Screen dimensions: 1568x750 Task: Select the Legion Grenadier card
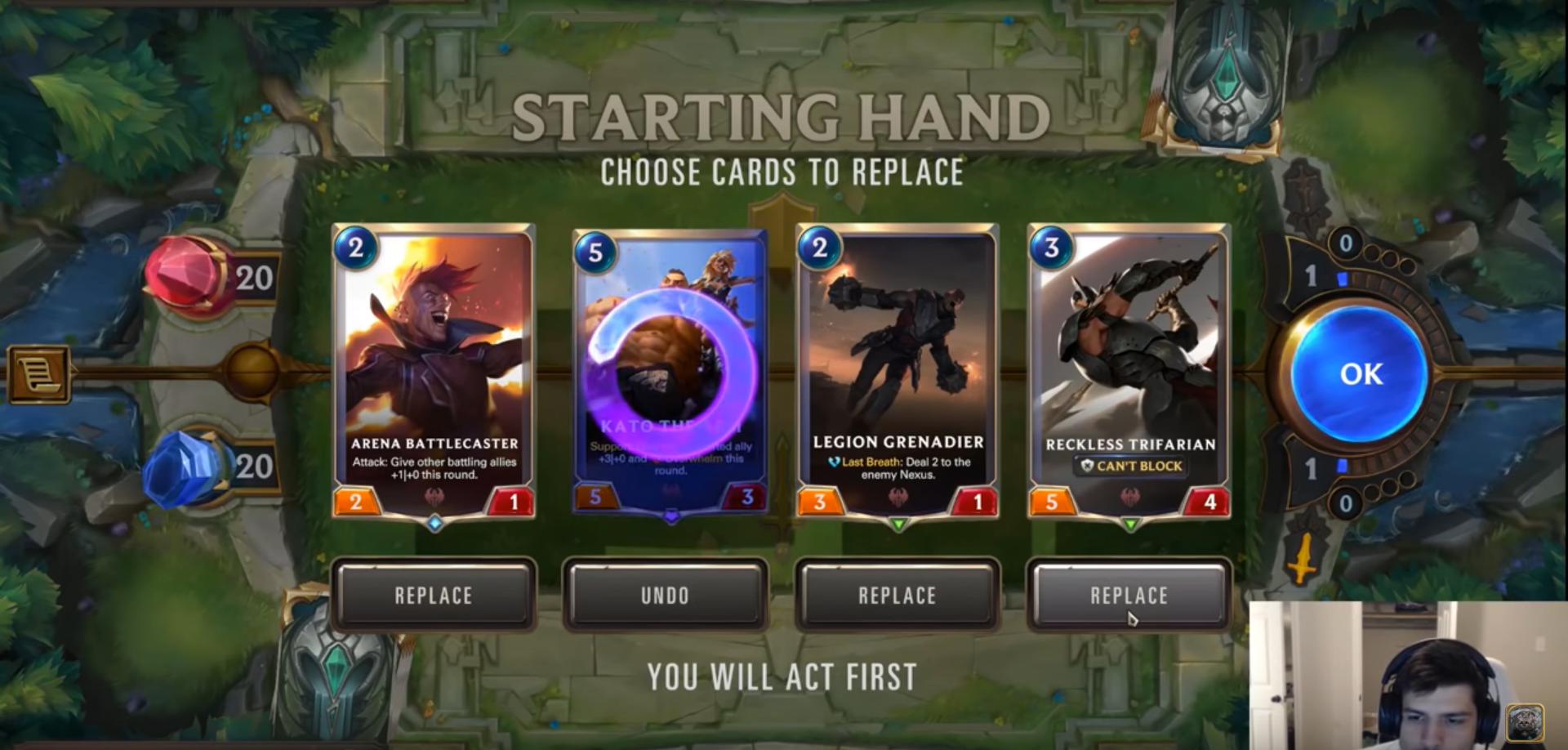[897, 372]
